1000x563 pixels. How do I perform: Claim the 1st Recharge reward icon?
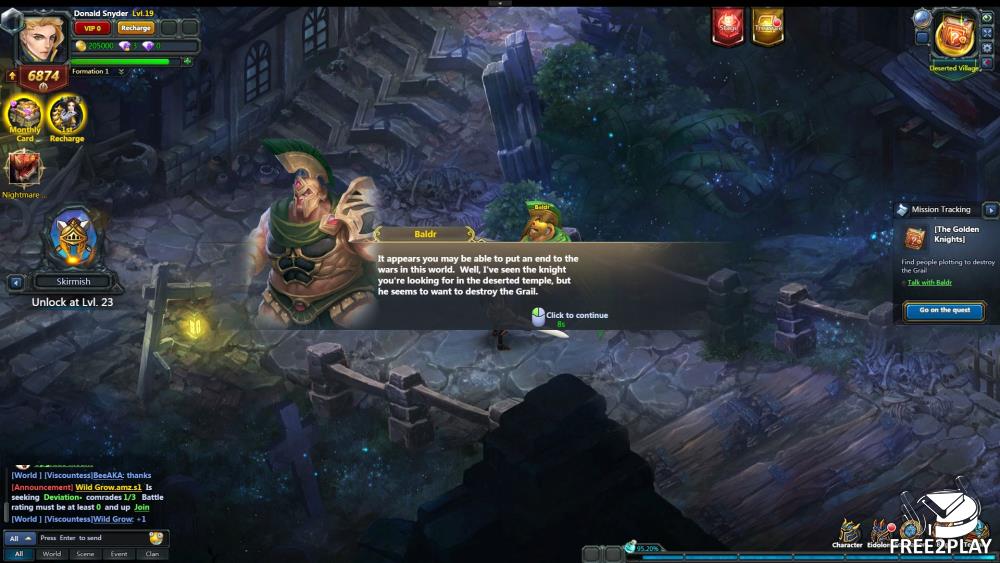[x=67, y=116]
